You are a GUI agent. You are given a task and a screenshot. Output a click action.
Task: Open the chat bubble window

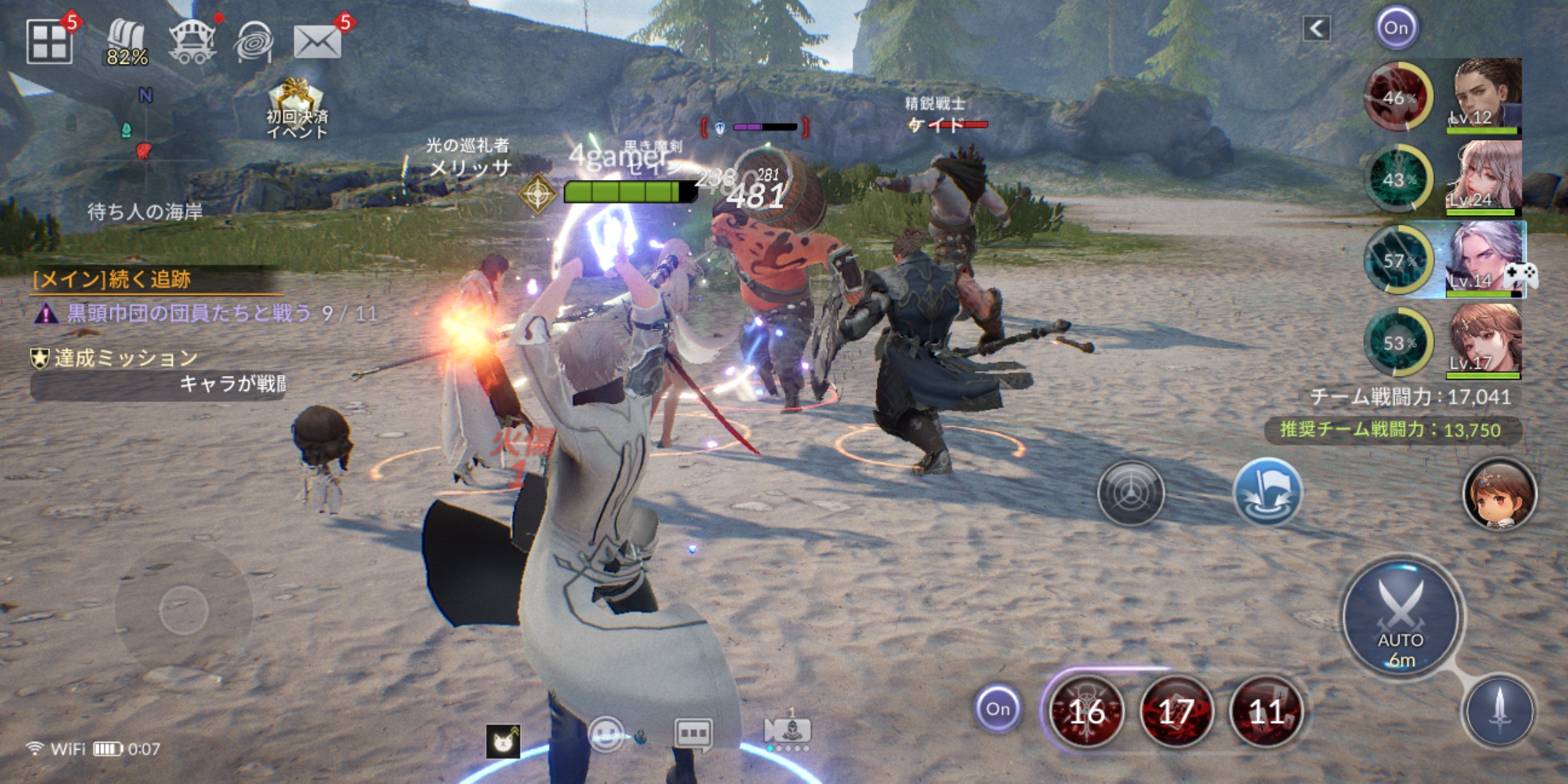[693, 734]
